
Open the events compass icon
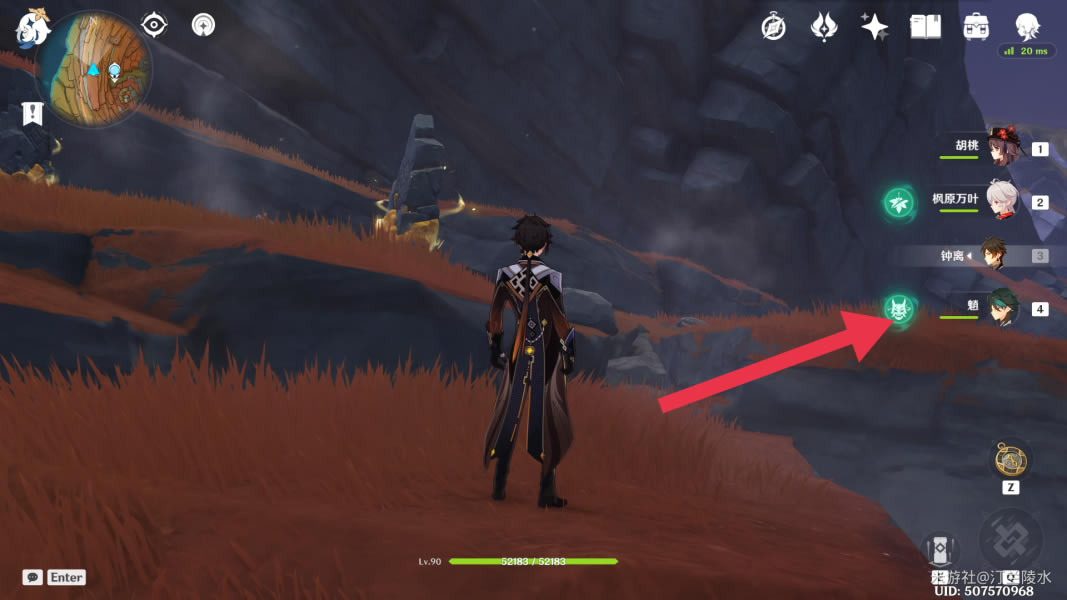click(x=773, y=27)
